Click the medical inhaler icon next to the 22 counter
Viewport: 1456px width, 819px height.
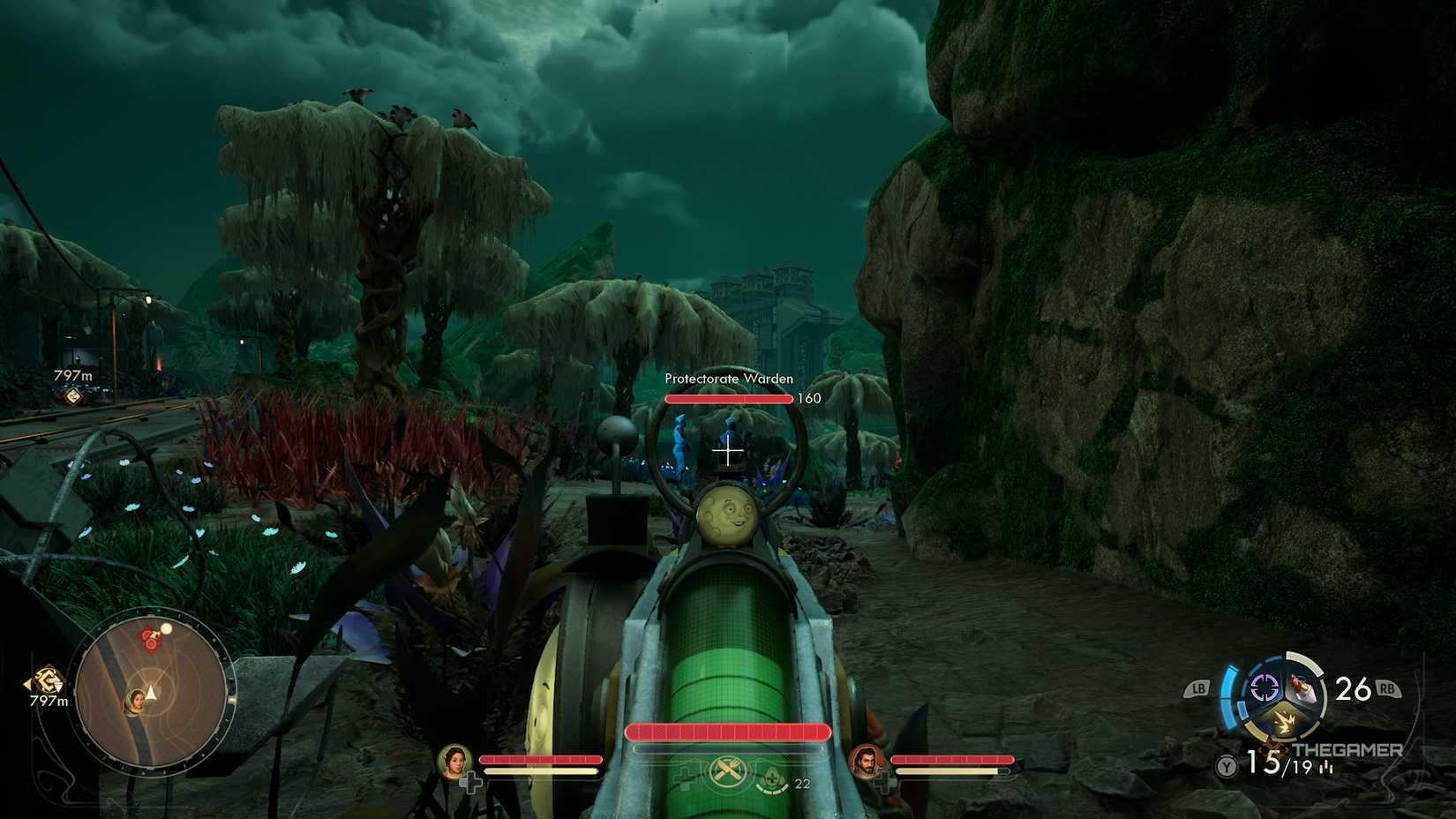pyautogui.click(x=772, y=778)
